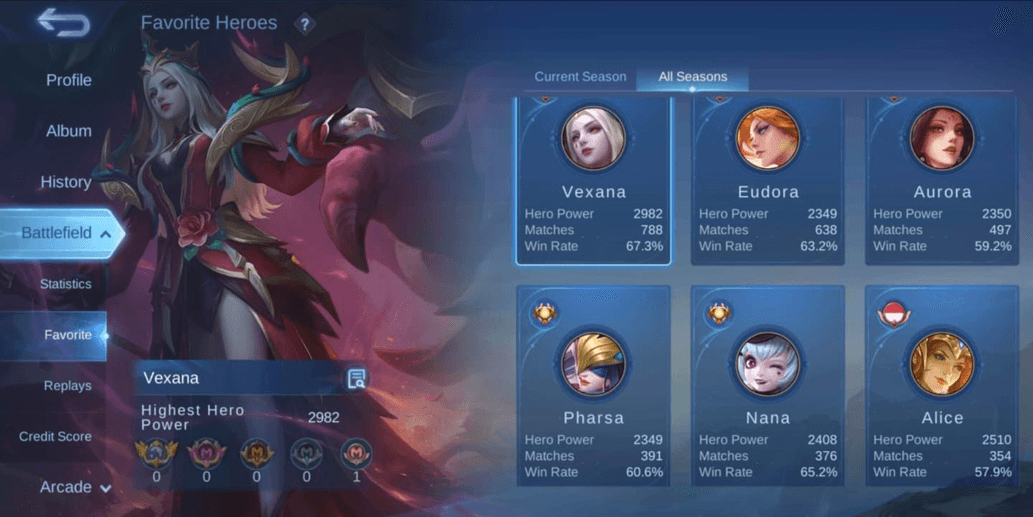Select the Vexana hero card
Image resolution: width=1033 pixels, height=517 pixels.
pos(593,182)
